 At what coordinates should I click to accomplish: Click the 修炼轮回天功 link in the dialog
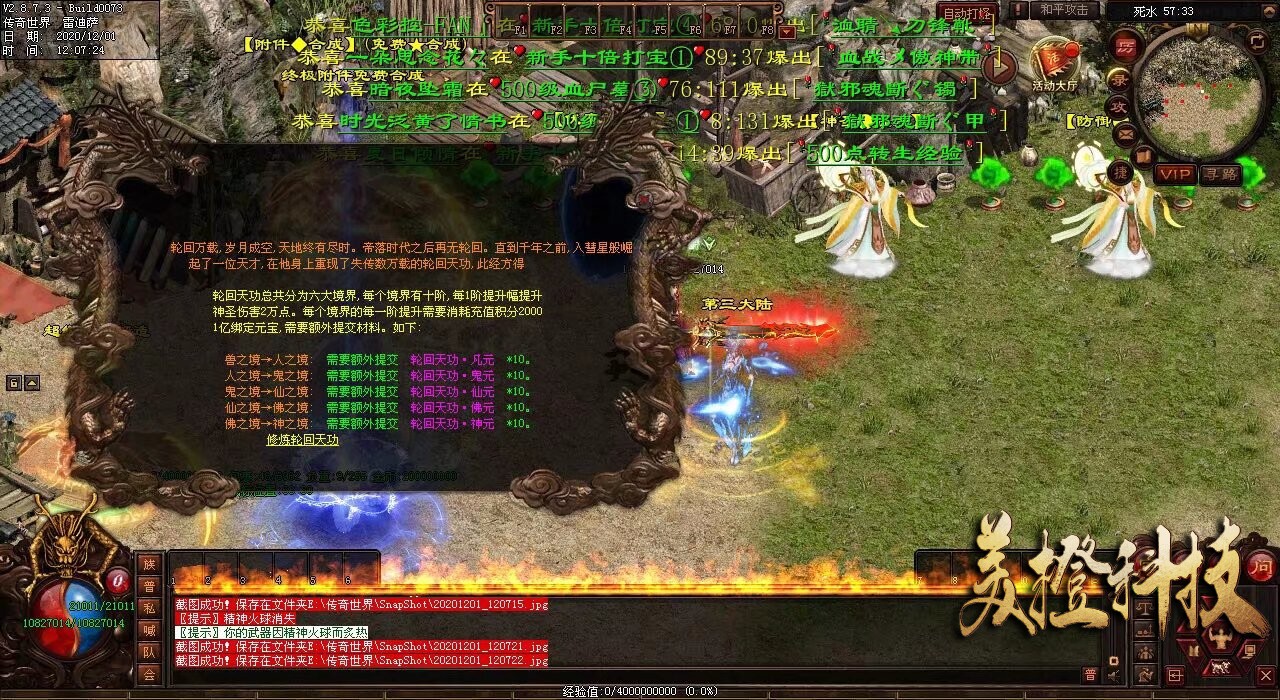[x=302, y=440]
